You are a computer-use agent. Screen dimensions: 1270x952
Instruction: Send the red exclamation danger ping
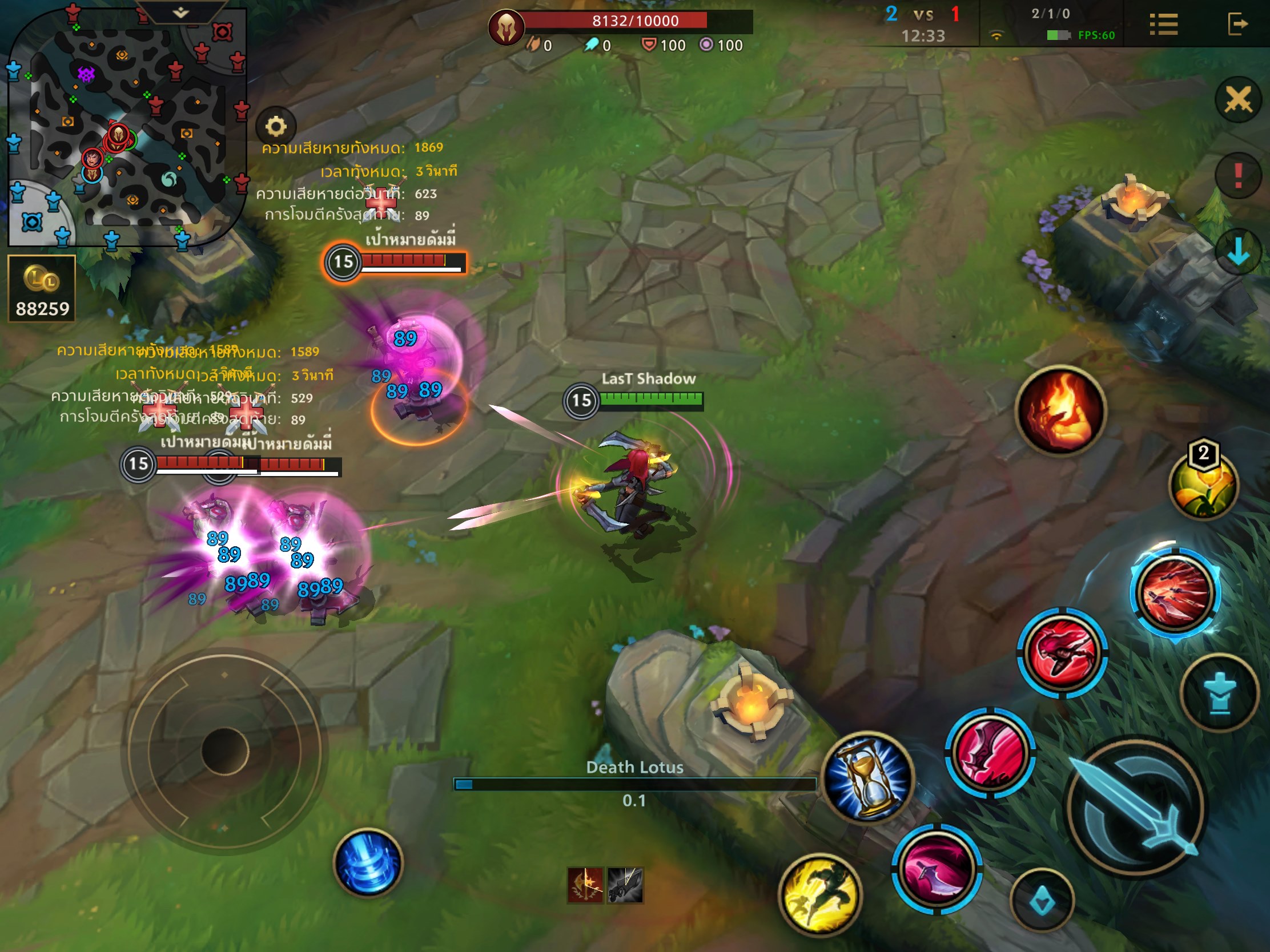pyautogui.click(x=1238, y=175)
